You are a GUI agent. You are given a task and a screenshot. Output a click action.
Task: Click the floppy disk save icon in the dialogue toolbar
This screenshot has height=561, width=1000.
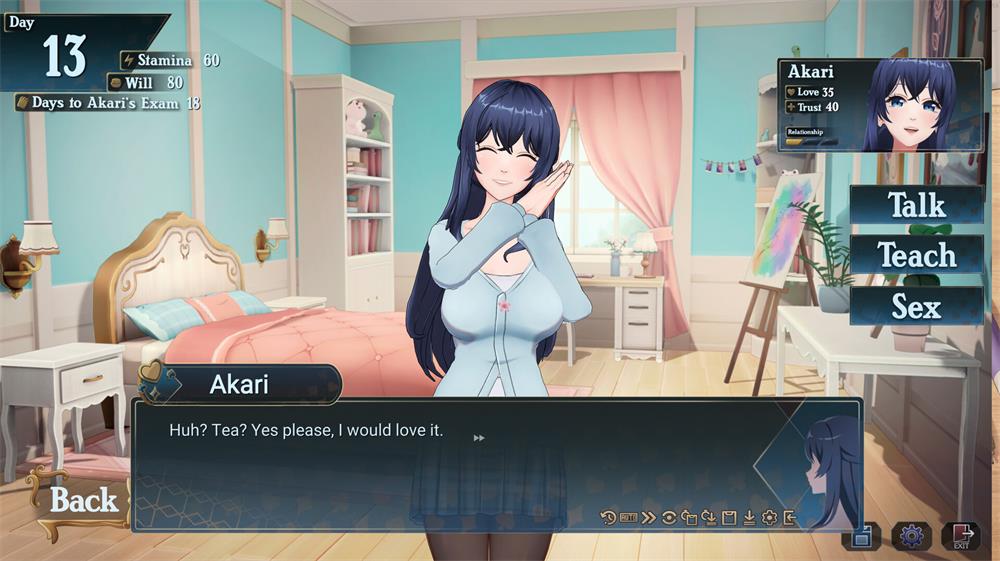pos(729,517)
